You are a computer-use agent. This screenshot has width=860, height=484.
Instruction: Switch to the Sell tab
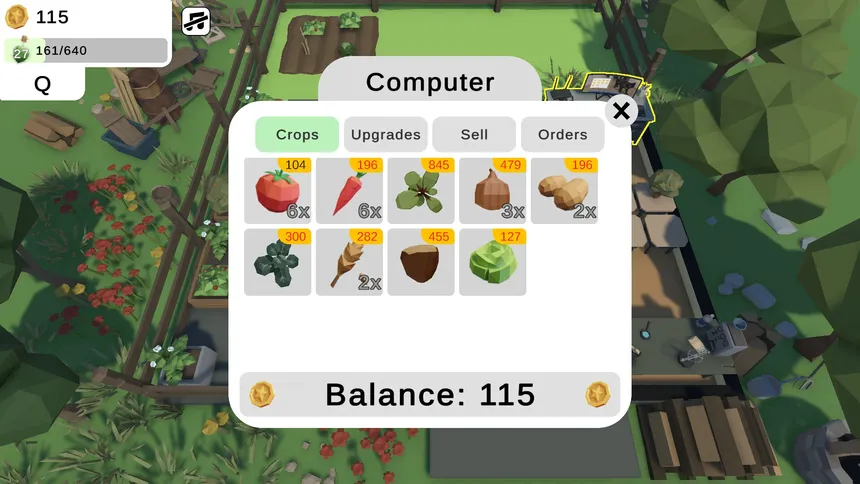(474, 135)
